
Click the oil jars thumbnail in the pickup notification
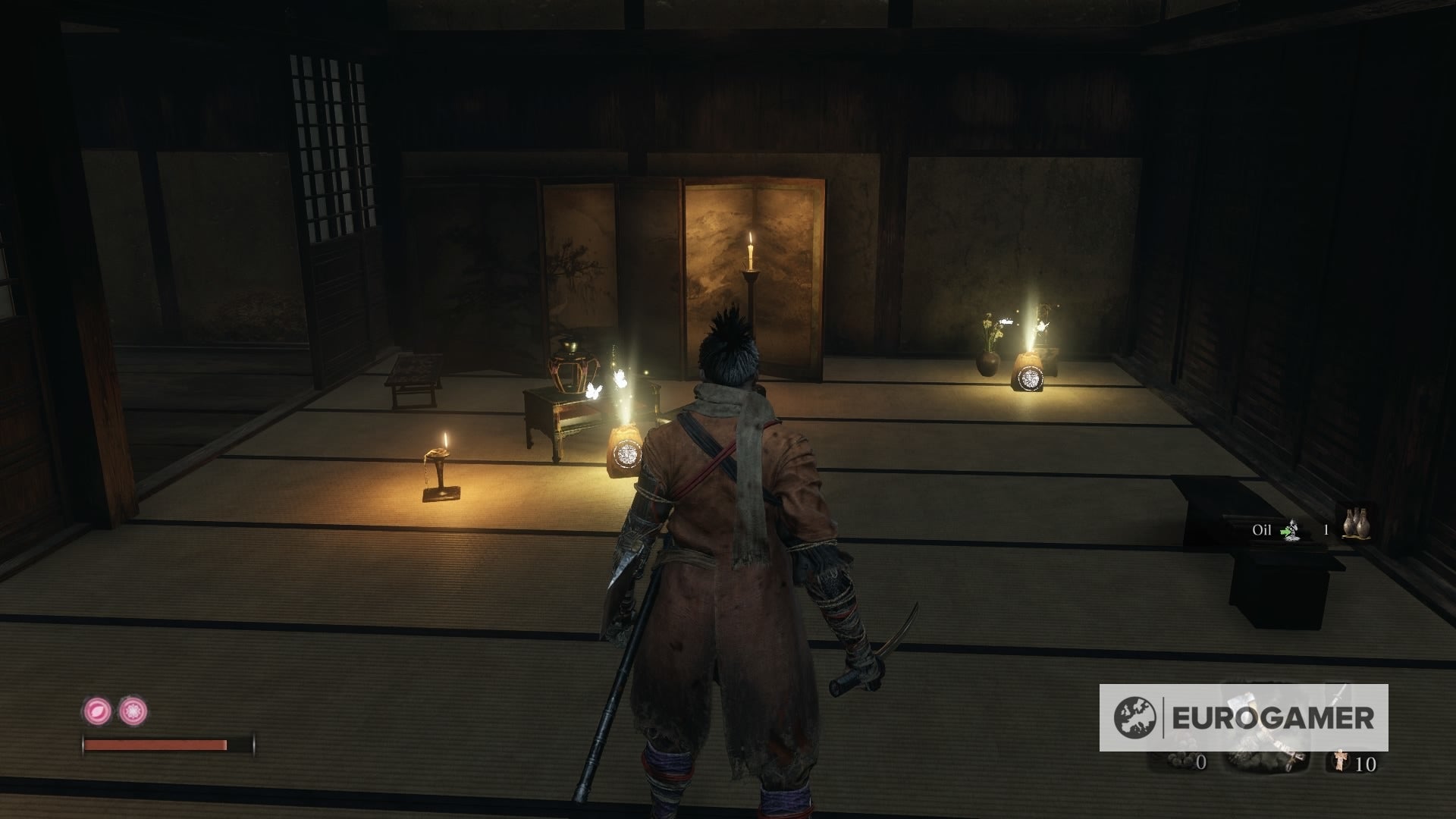[1357, 524]
